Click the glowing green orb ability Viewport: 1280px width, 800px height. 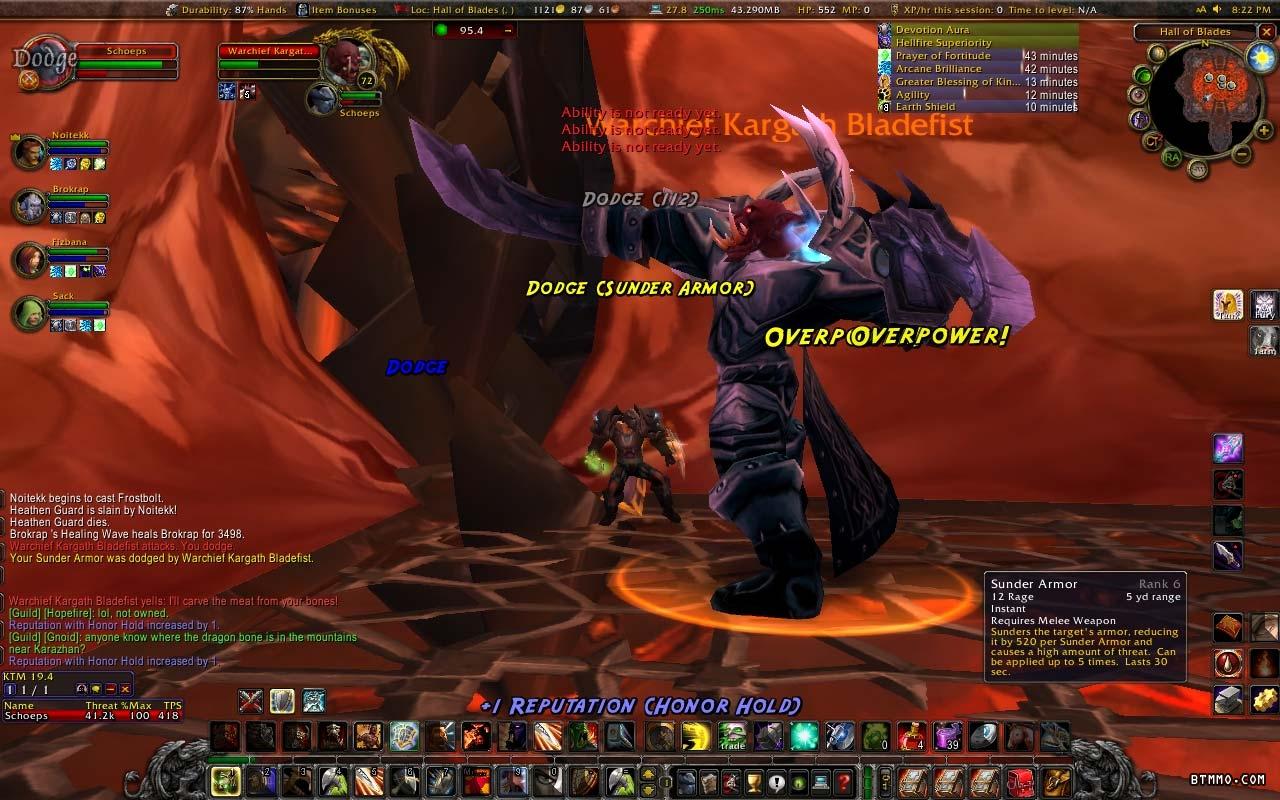pos(804,737)
